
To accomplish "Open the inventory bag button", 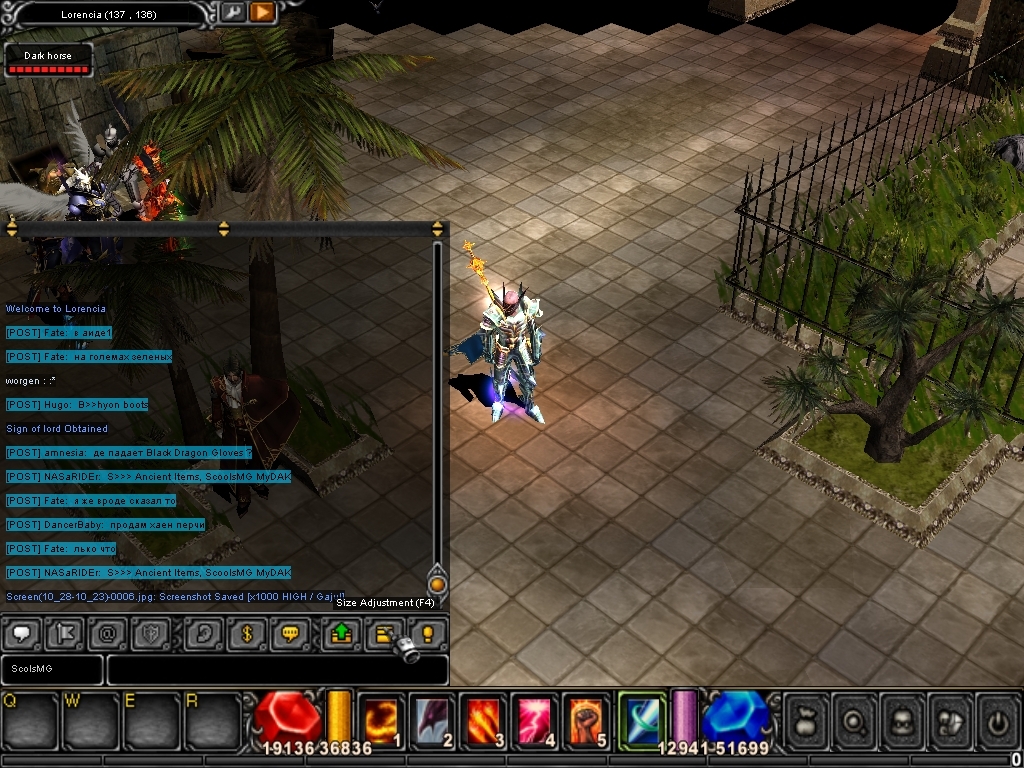I will [807, 718].
